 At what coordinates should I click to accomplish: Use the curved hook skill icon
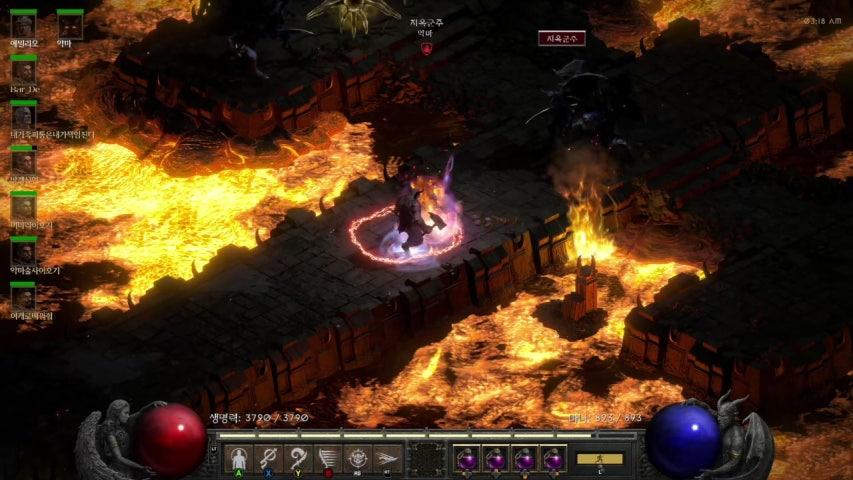click(x=298, y=458)
